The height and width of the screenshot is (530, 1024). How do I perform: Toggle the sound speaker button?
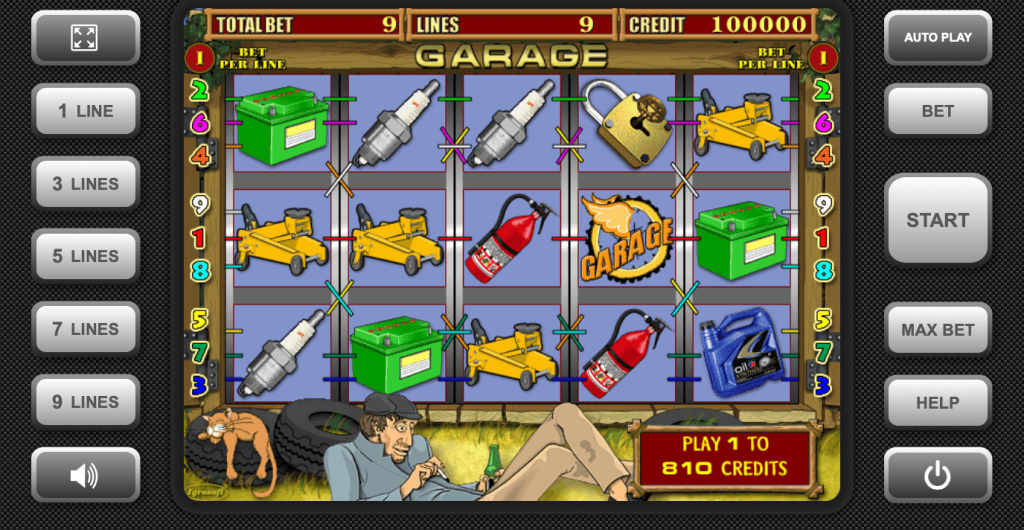[85, 475]
